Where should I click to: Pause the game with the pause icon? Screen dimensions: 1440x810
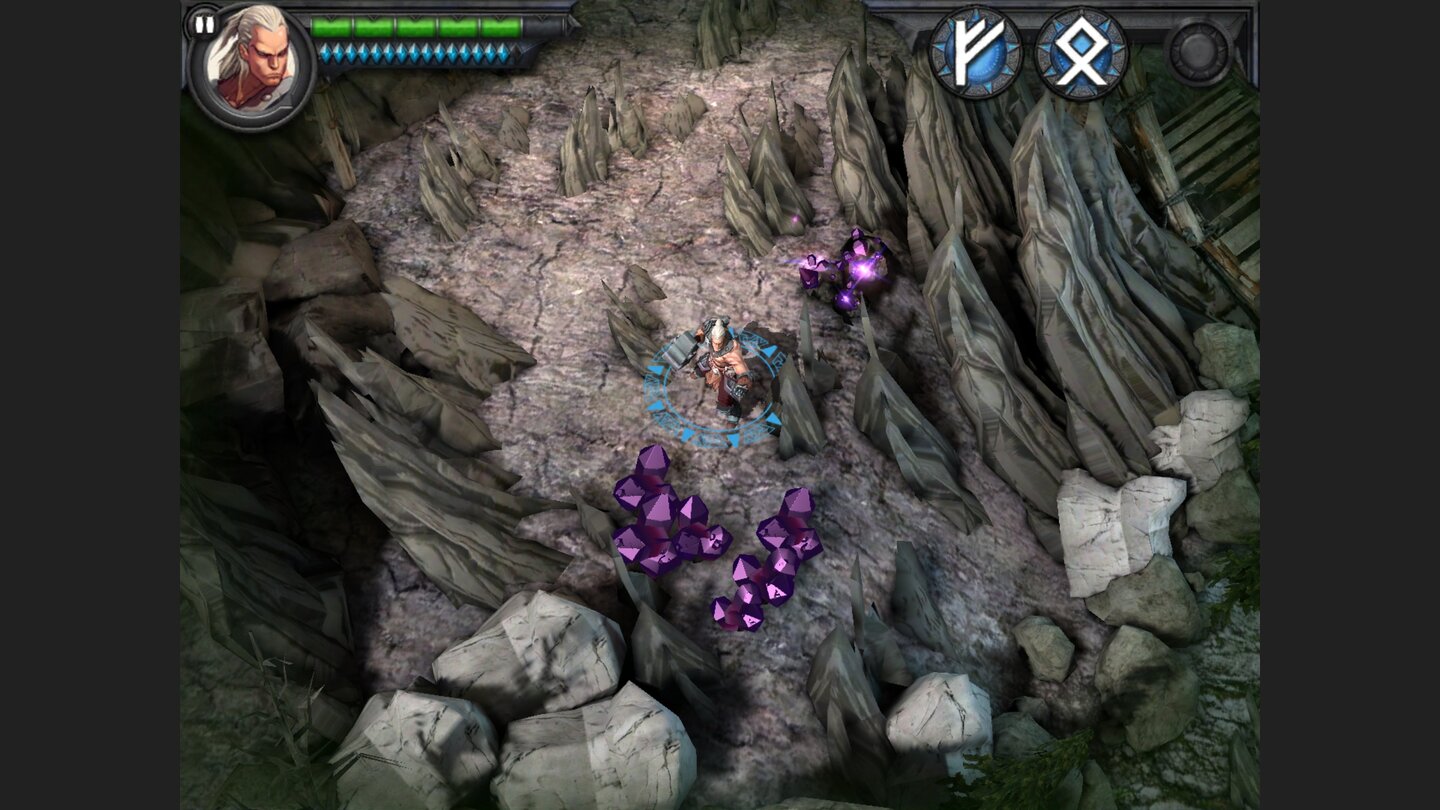tap(204, 24)
